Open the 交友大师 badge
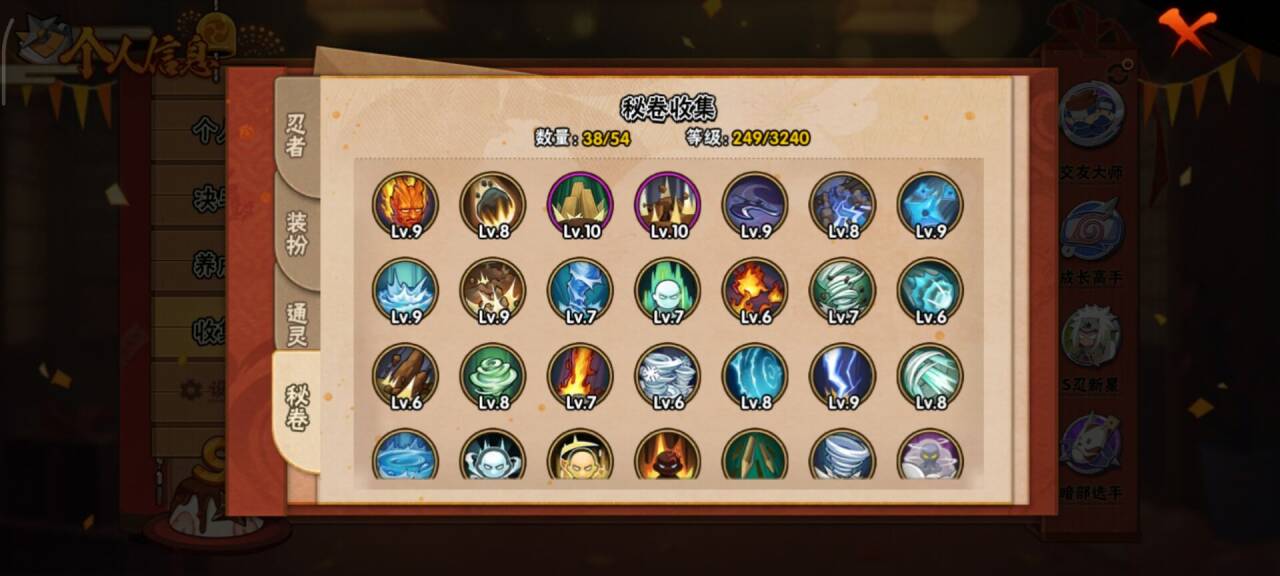Viewport: 1280px width, 576px height. point(1091,114)
